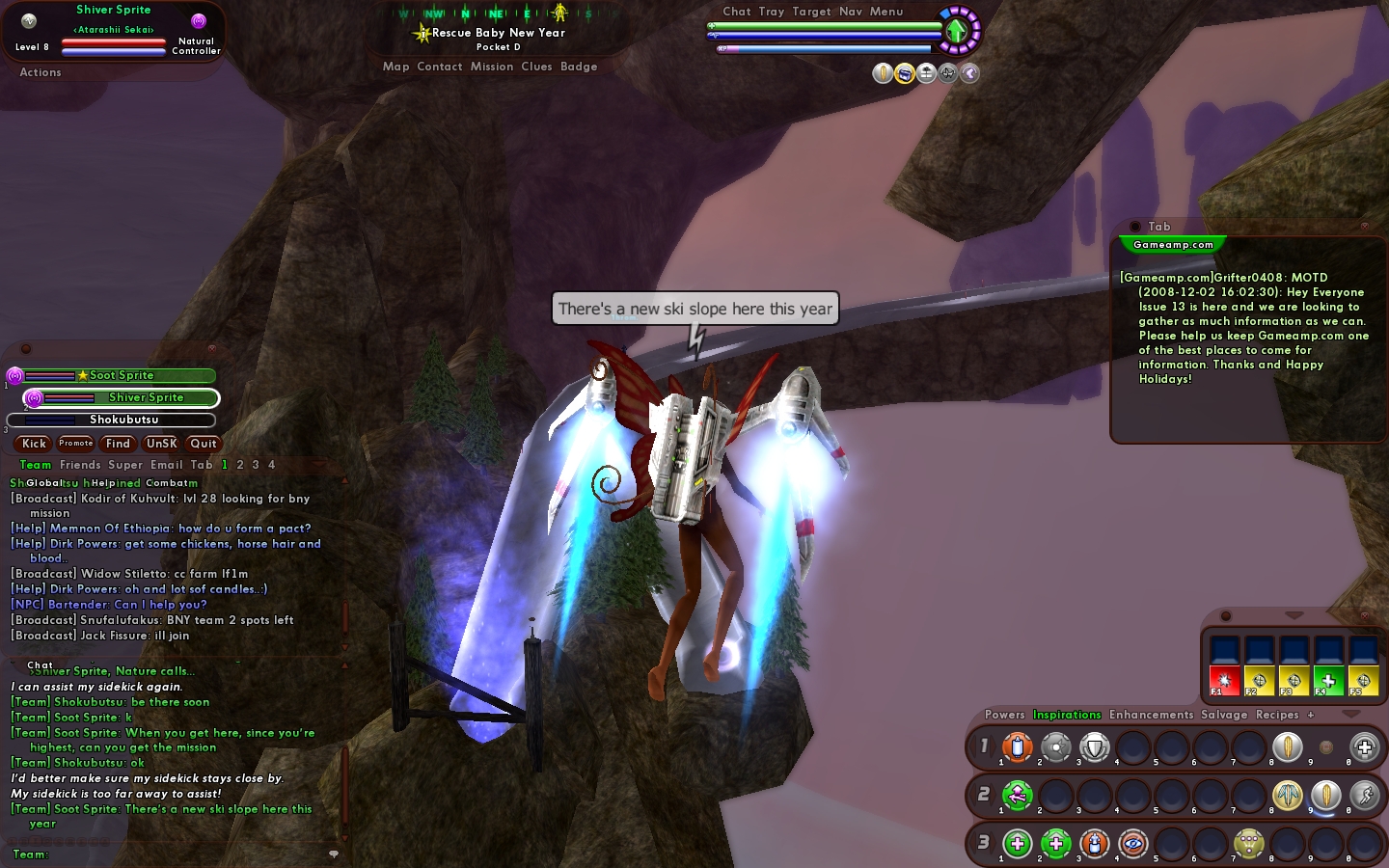Image resolution: width=1389 pixels, height=868 pixels.
Task: Promote teammate to team leader
Action: 76,444
